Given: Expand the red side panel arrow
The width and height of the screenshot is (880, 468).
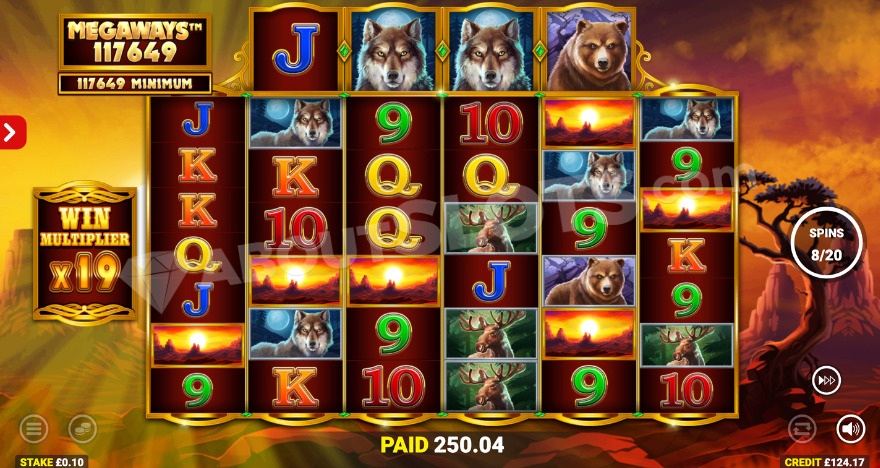Looking at the screenshot, I should point(12,132).
